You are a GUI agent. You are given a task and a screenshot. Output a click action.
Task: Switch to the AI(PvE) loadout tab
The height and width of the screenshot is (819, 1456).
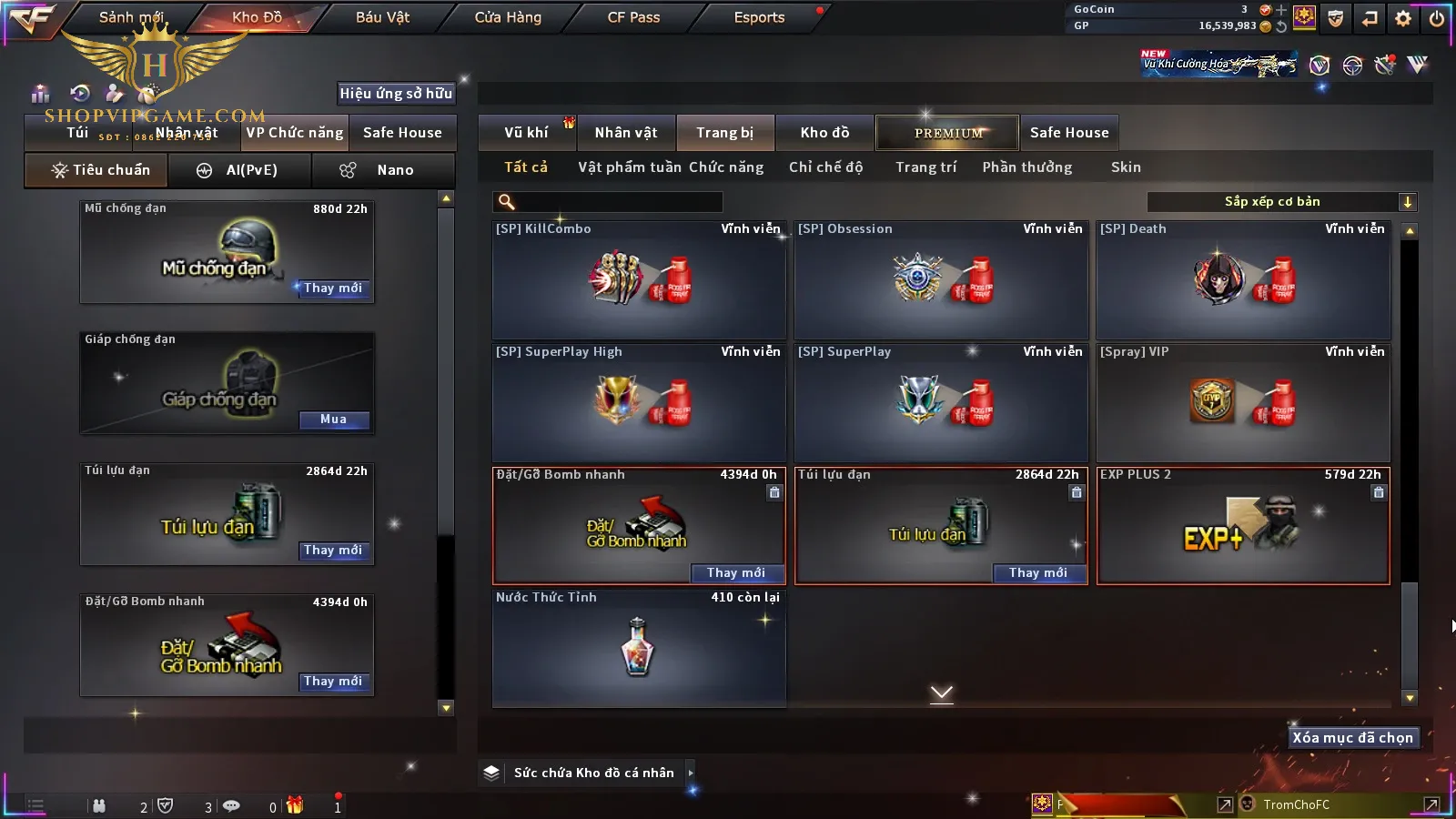(240, 170)
